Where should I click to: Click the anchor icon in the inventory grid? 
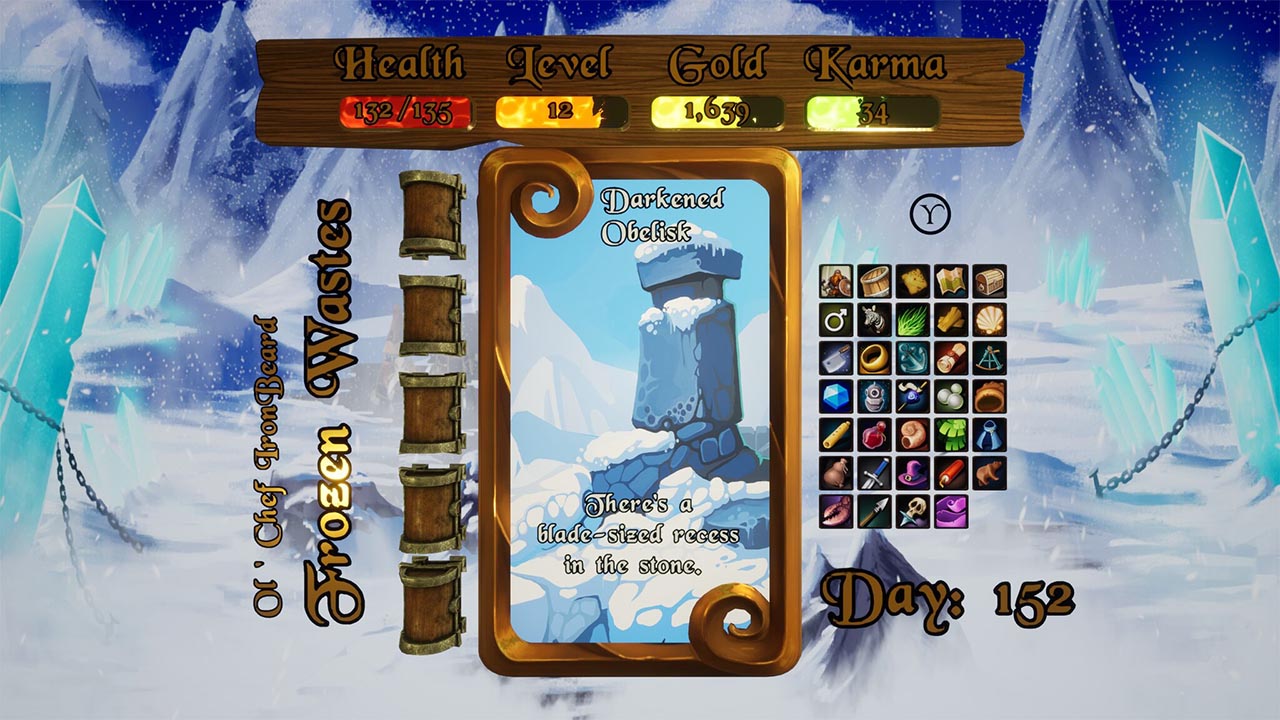click(911, 358)
